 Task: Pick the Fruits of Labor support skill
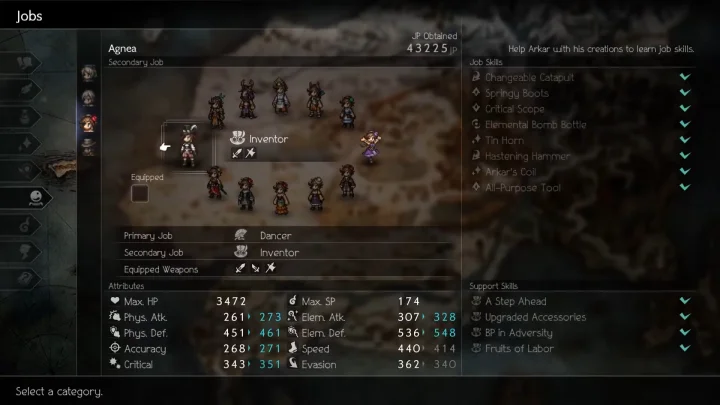tap(517, 348)
